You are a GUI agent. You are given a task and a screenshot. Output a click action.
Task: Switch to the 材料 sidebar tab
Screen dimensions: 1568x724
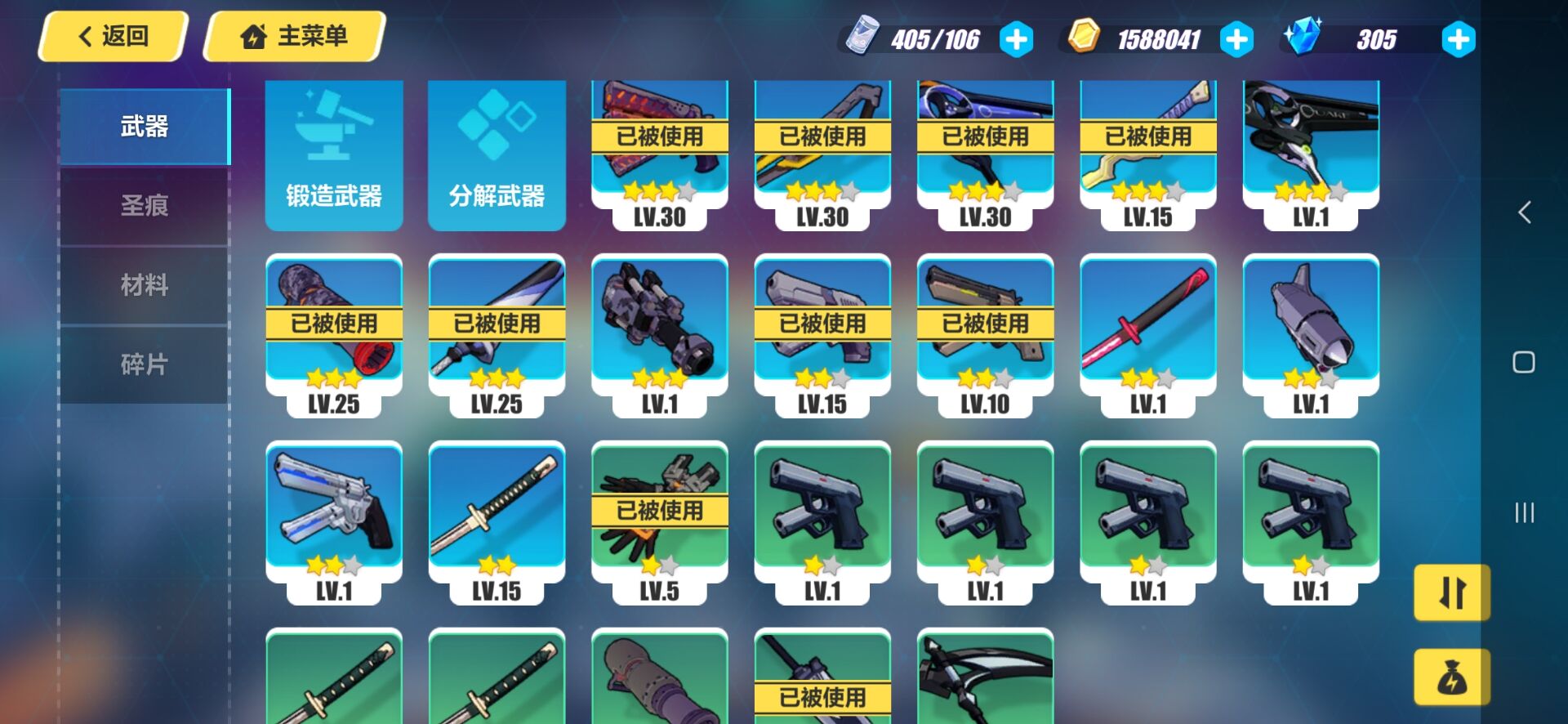tap(144, 285)
